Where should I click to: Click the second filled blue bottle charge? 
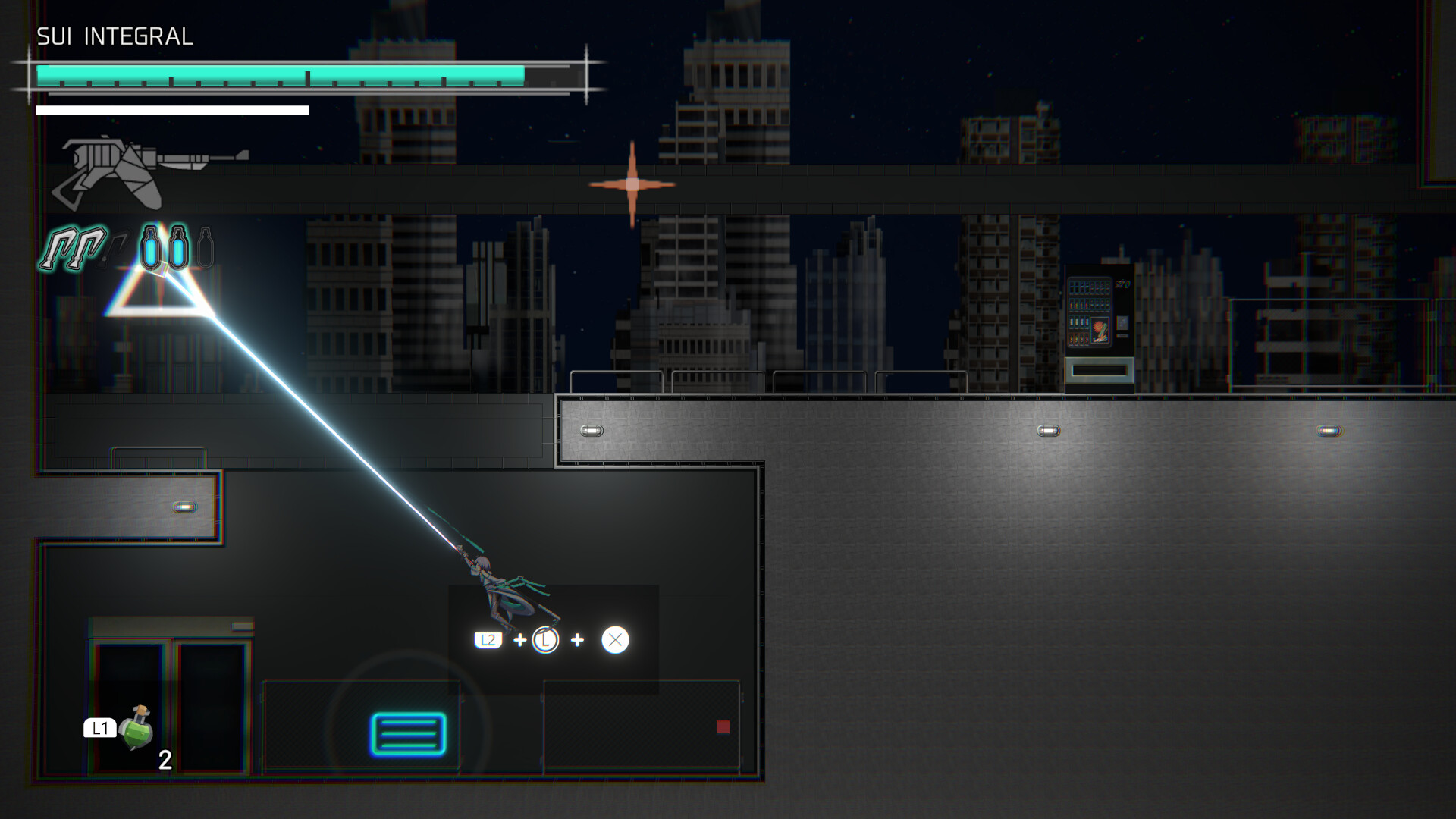pos(177,246)
